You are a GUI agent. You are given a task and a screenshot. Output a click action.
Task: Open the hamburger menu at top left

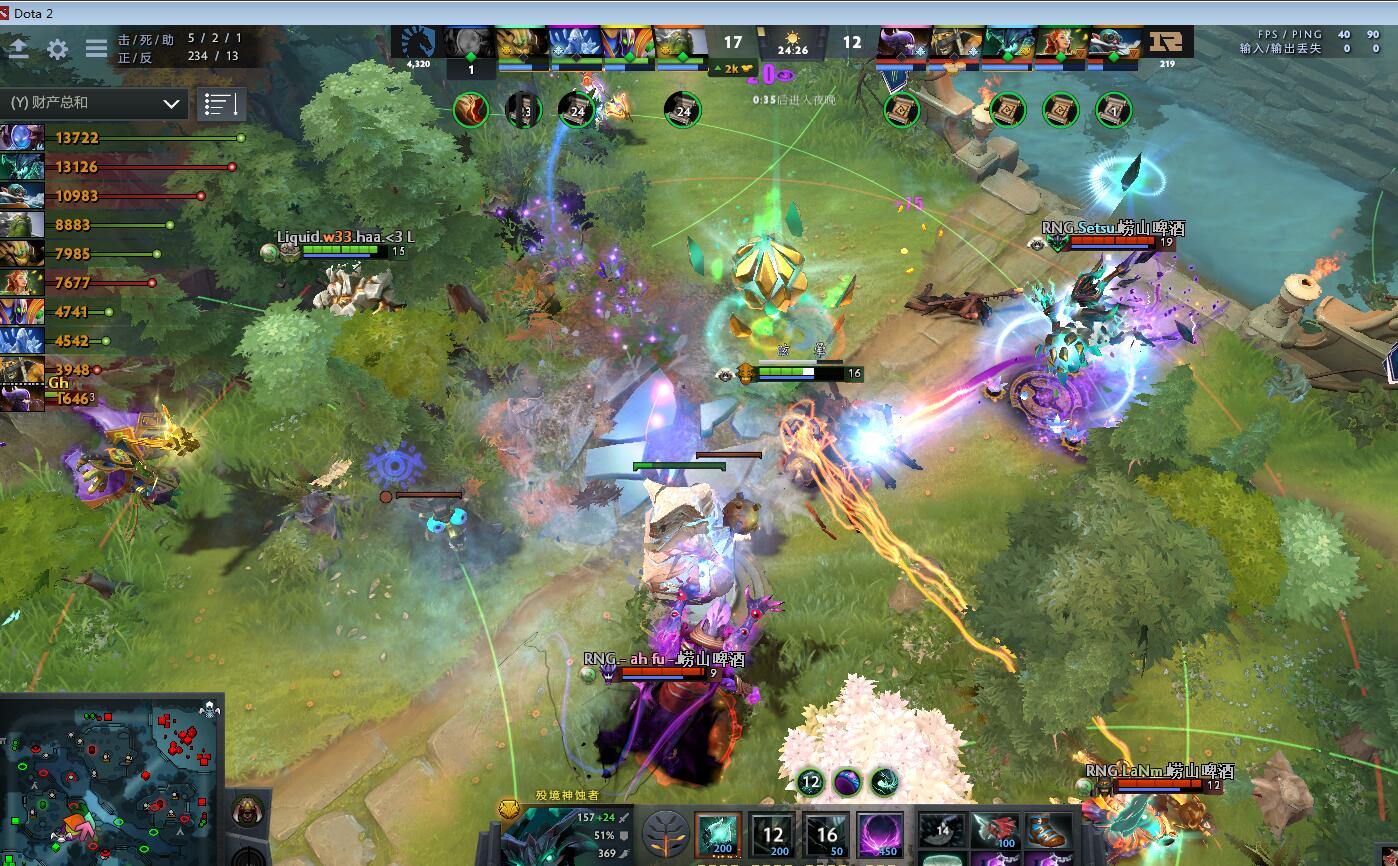point(95,48)
